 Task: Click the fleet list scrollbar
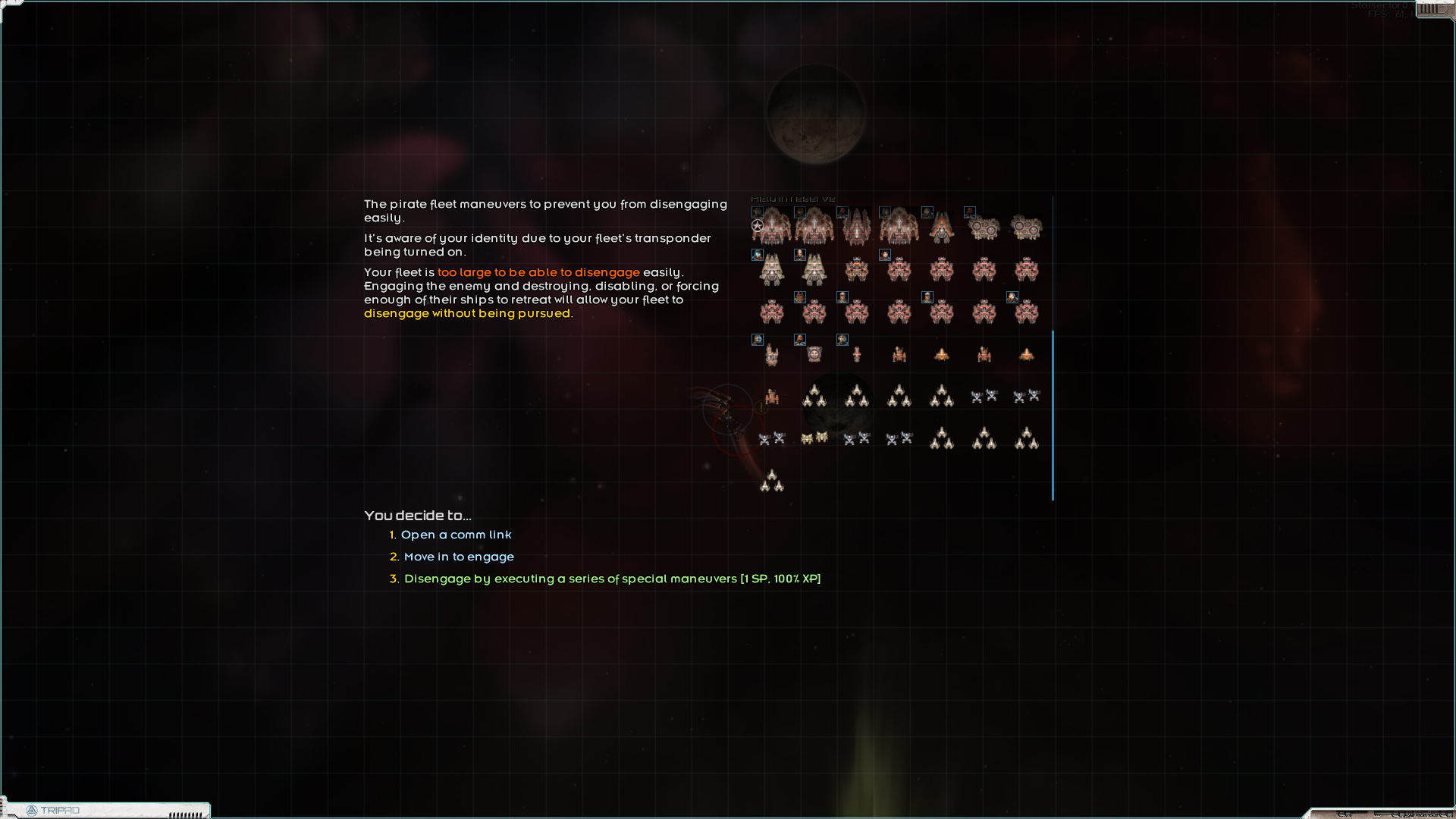[1053, 415]
